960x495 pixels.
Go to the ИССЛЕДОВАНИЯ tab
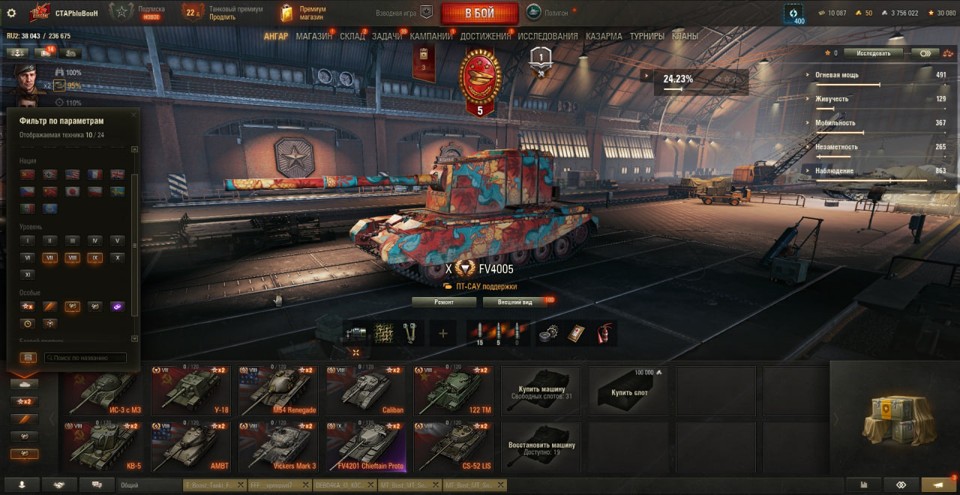(x=548, y=36)
